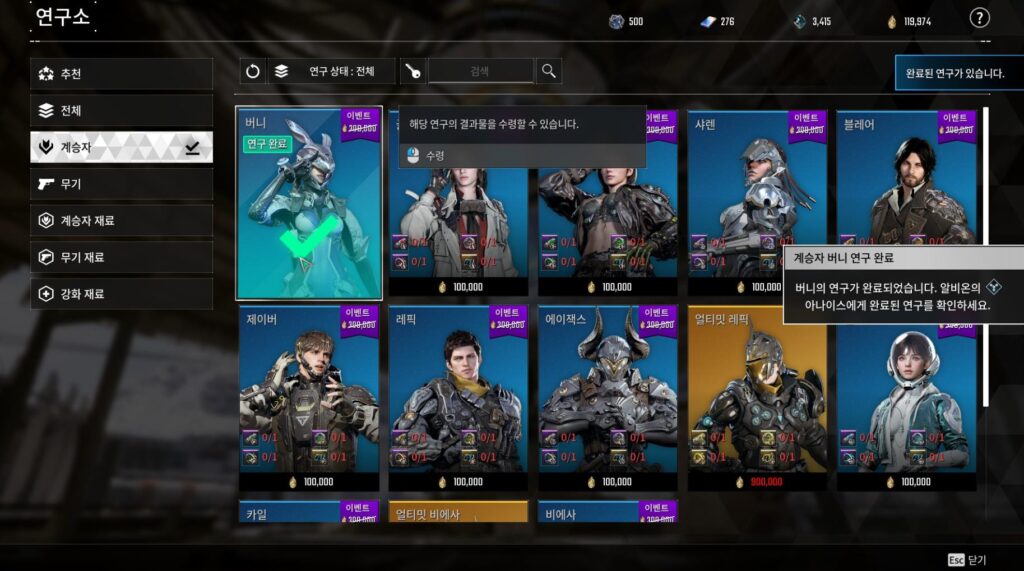The height and width of the screenshot is (571, 1024).
Task: Open the 계승자 재료 category
Action: [x=121, y=221]
